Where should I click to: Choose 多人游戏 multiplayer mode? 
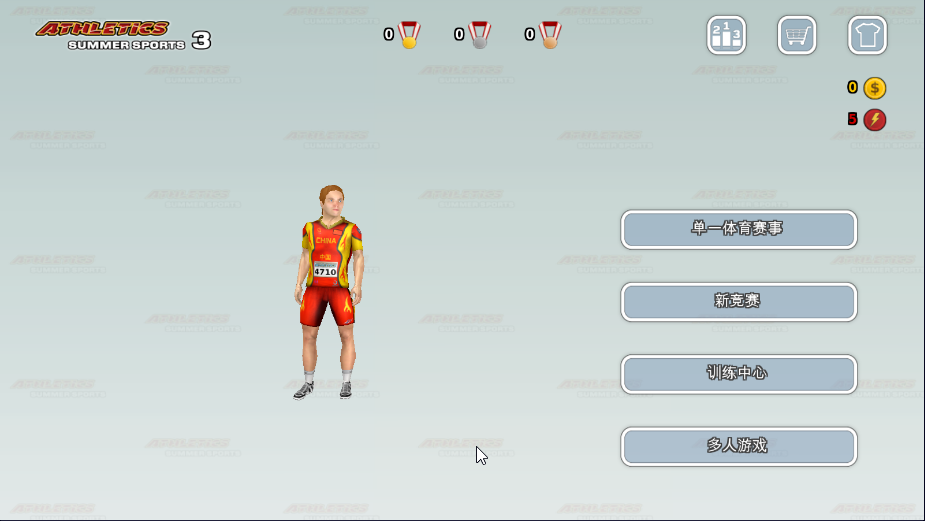738,446
